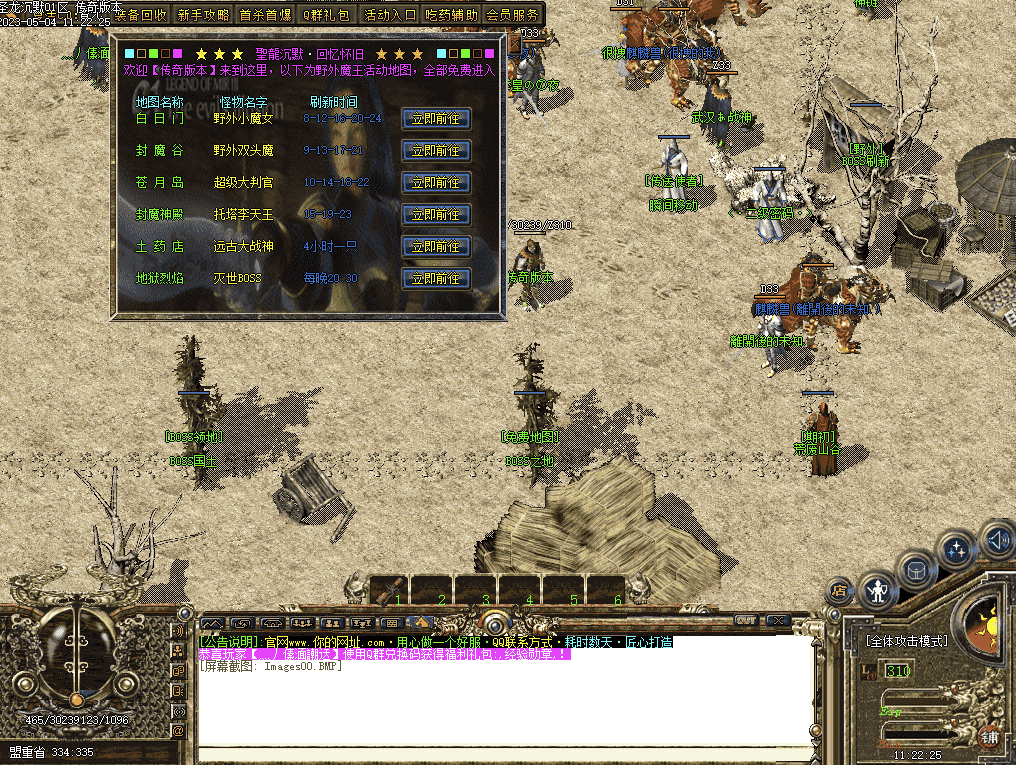Open the 会员服务 member services button
The height and width of the screenshot is (765, 1016).
point(513,15)
